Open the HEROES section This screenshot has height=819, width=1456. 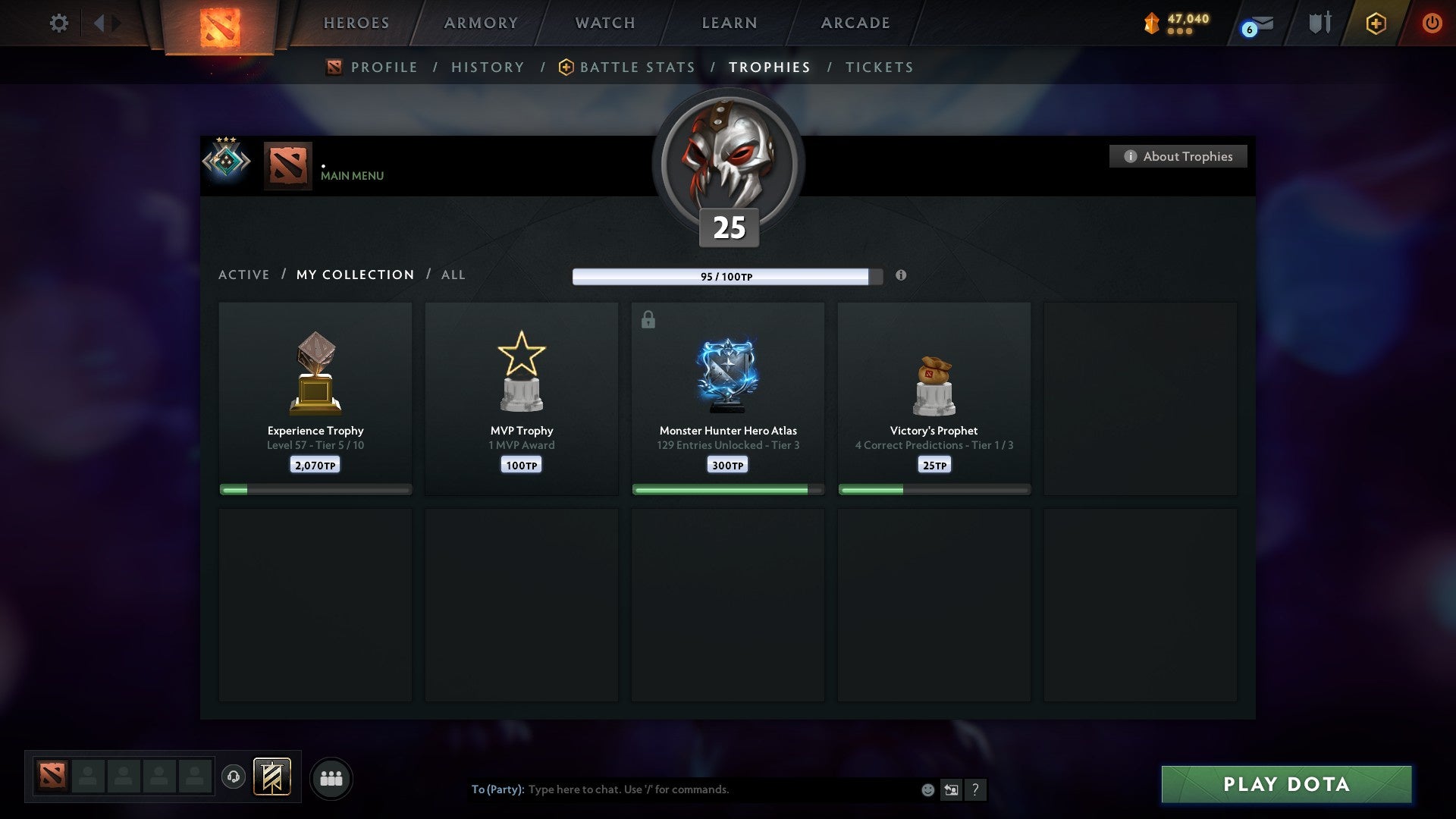coord(356,23)
